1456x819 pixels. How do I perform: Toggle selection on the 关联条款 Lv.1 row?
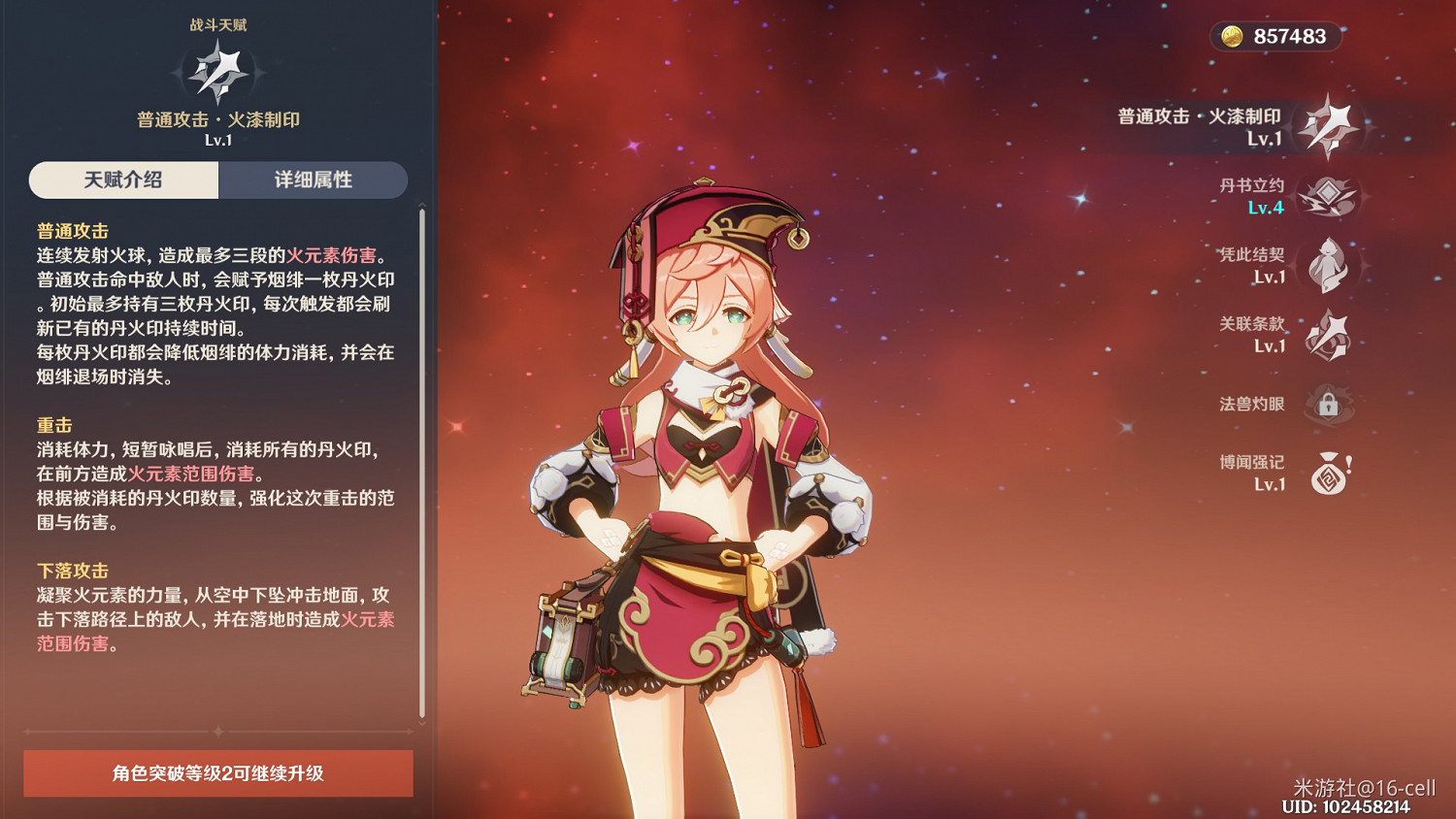click(1291, 335)
